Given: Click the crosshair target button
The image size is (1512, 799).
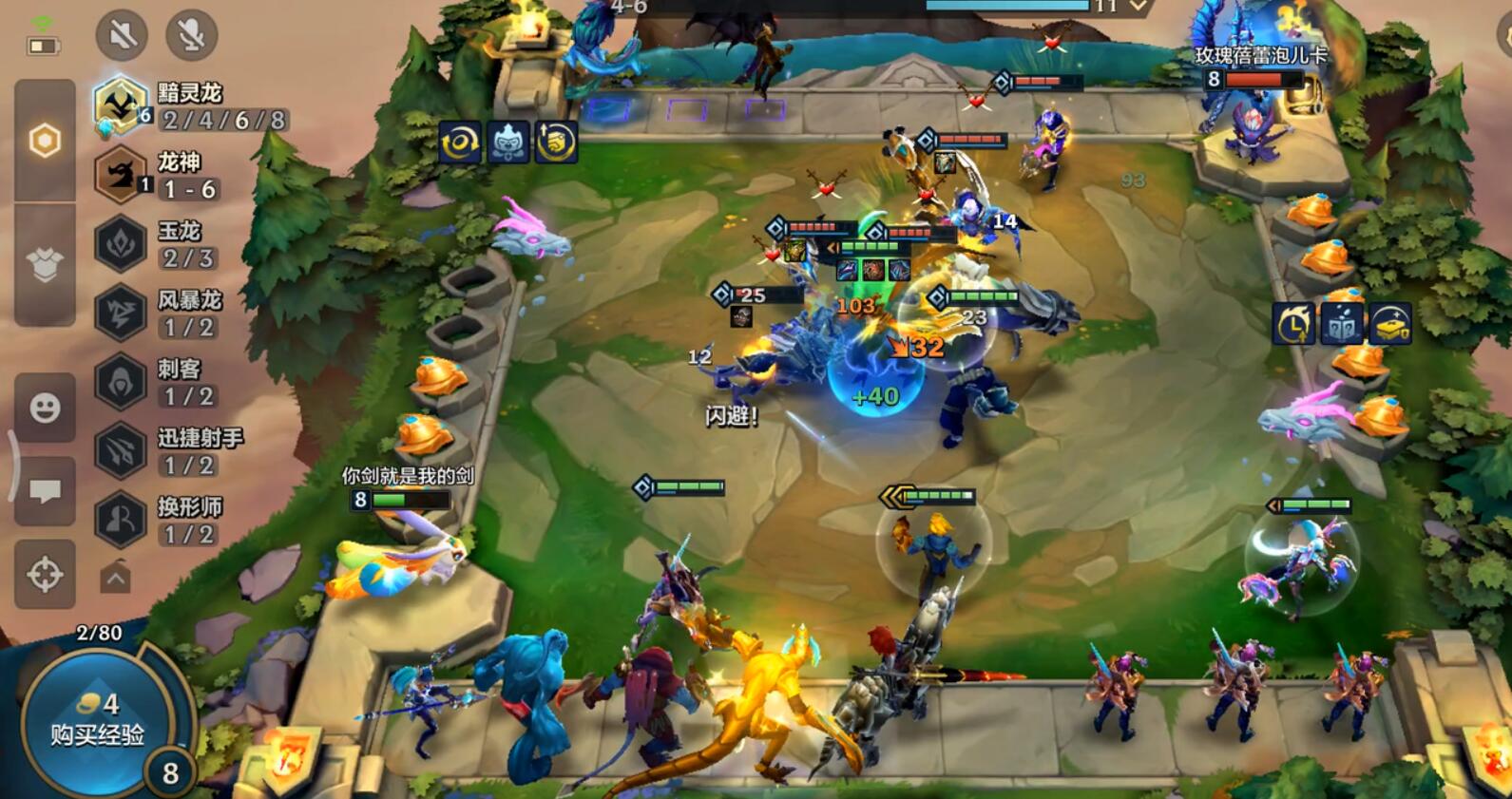Looking at the screenshot, I should (45, 575).
